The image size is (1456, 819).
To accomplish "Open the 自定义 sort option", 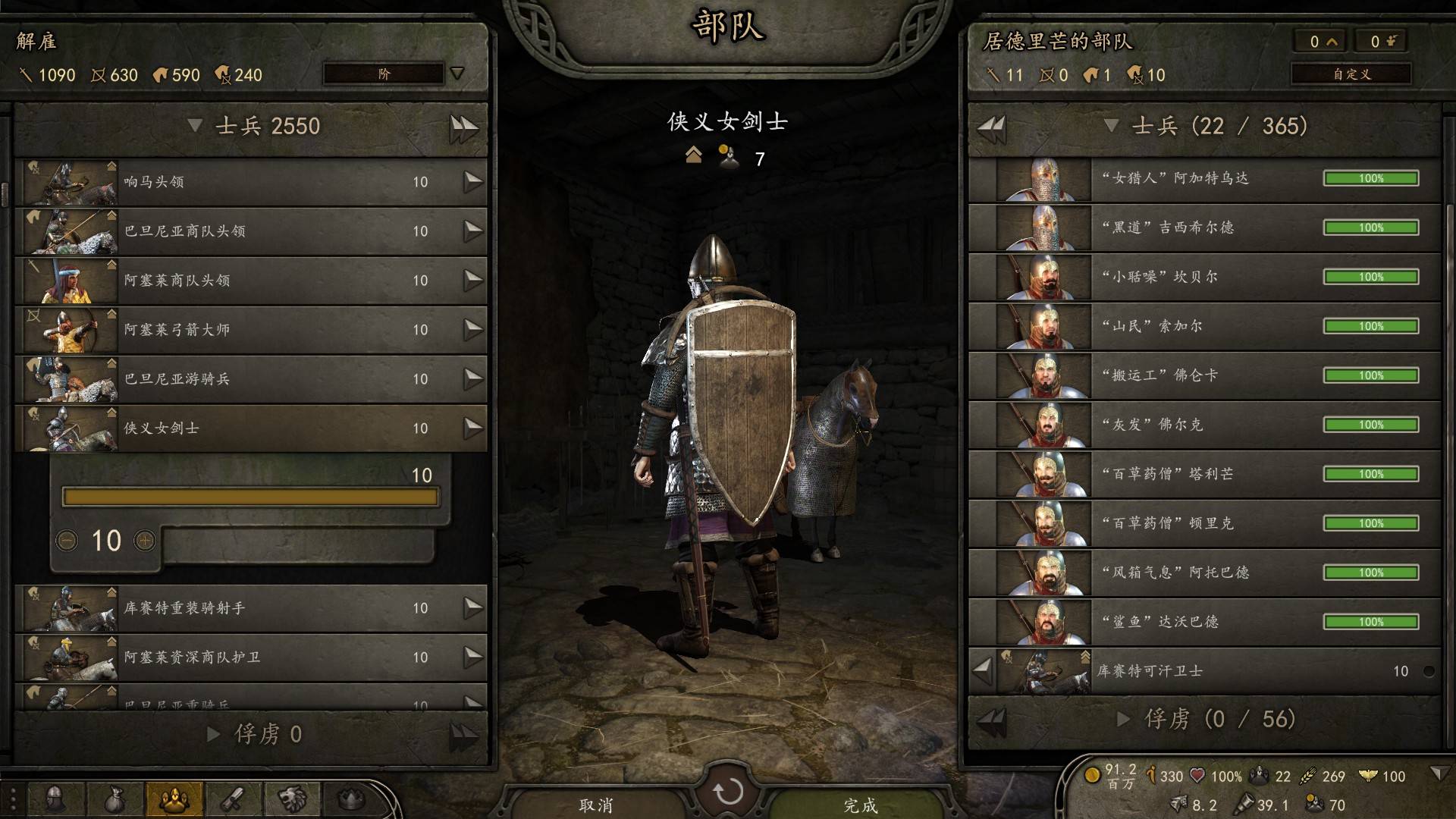I will [x=1351, y=74].
